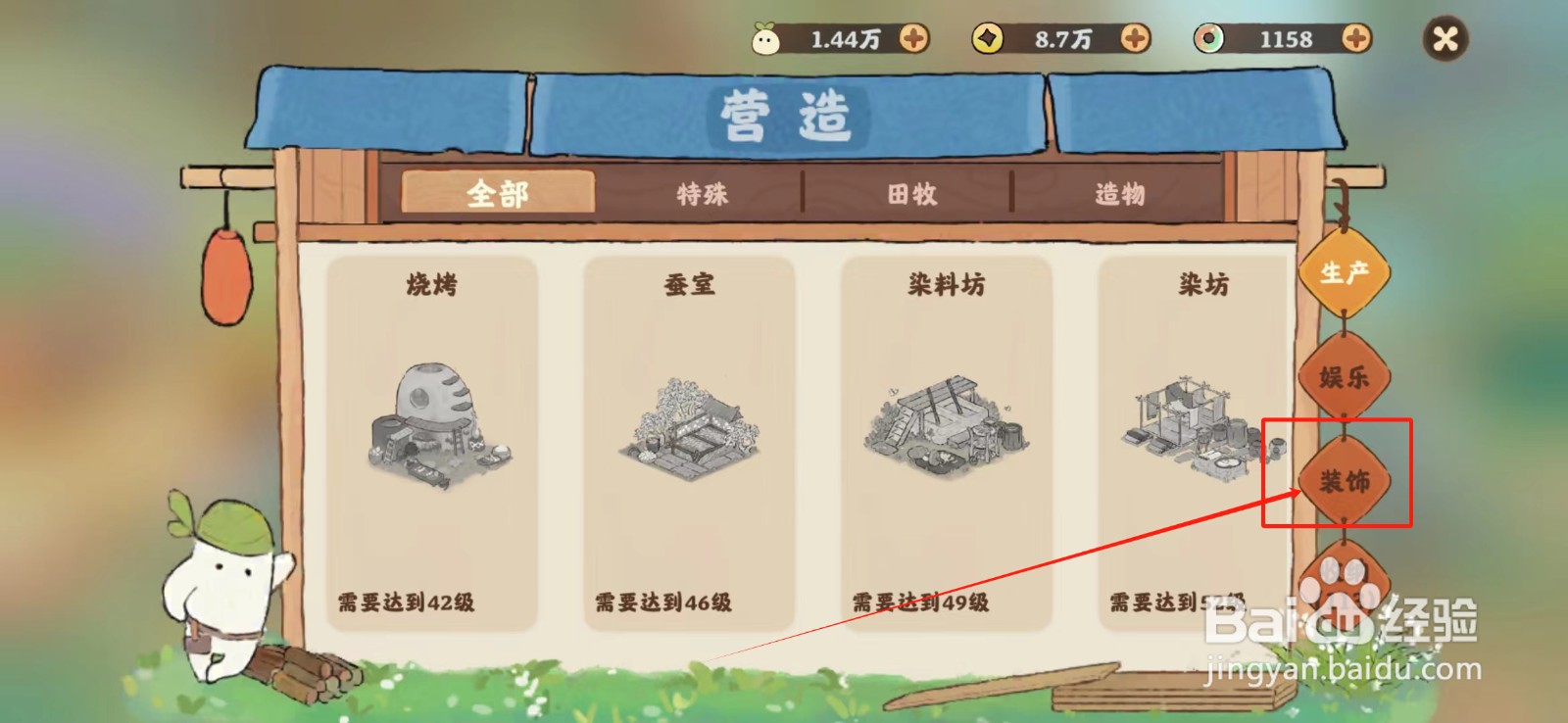Switch to the 造物 tab
This screenshot has width=1568, height=723.
[x=1121, y=194]
